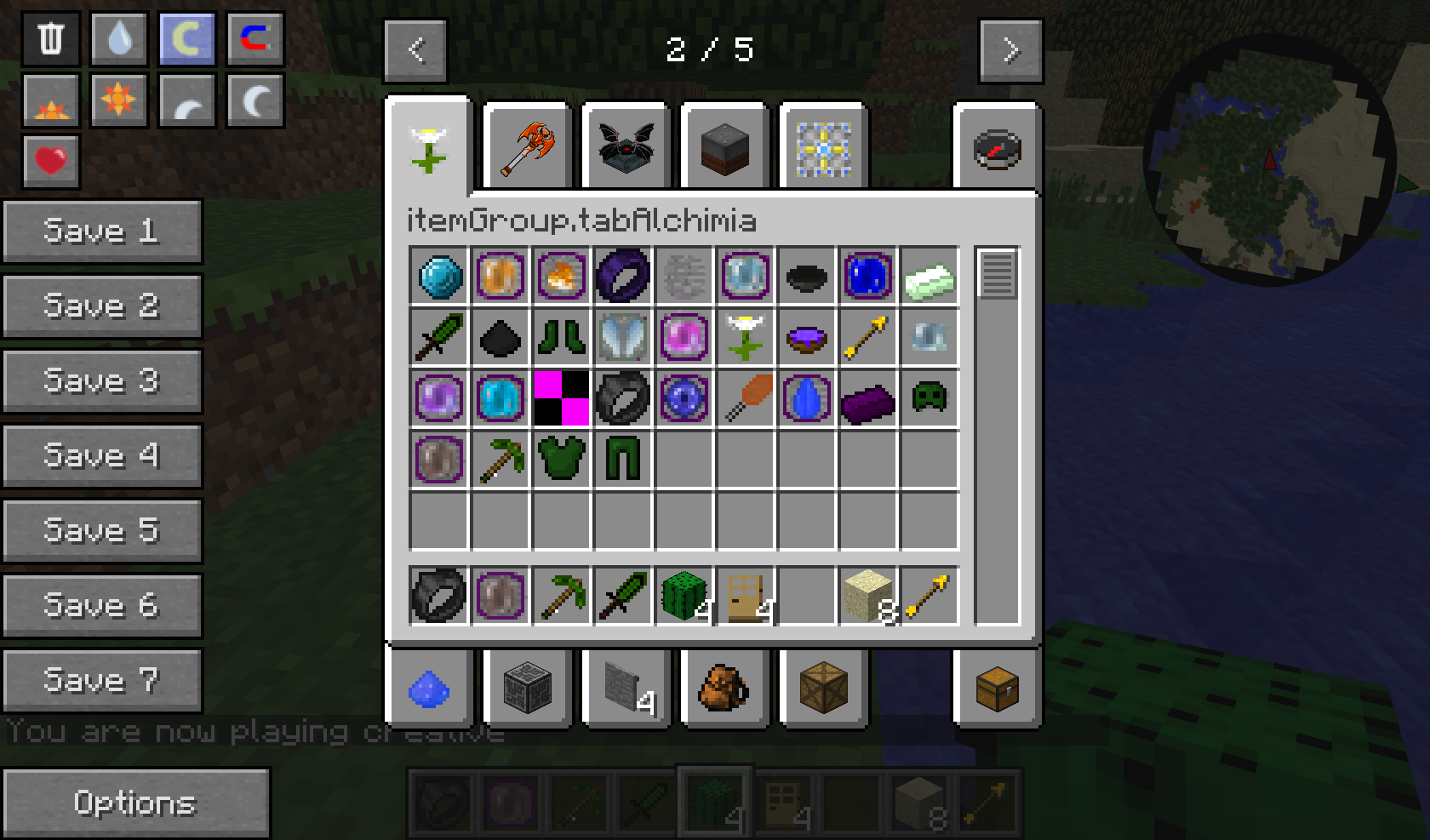Click the Save 1 button
This screenshot has height=840, width=1430.
[x=102, y=231]
